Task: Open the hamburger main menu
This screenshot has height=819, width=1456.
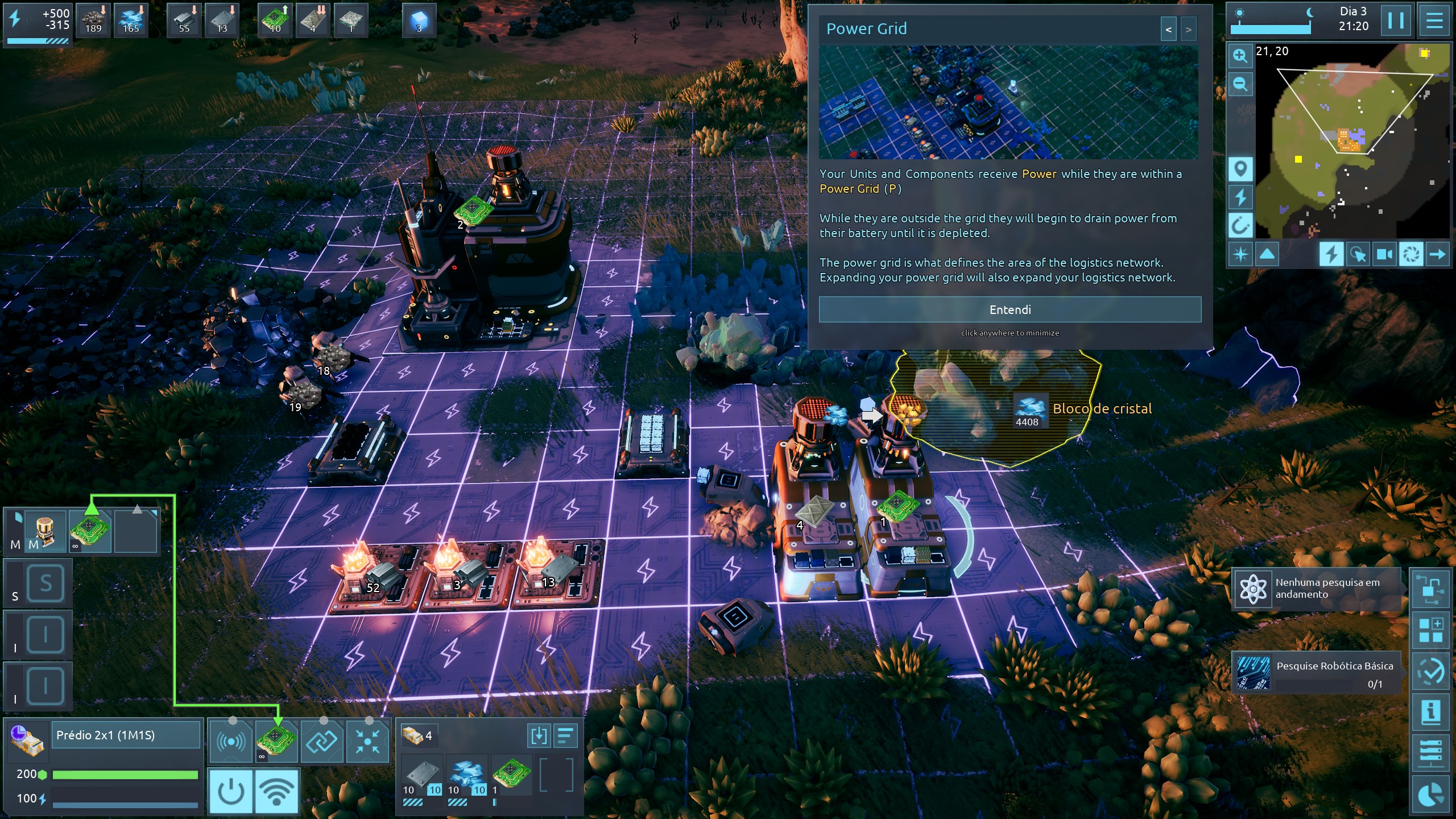Action: click(1434, 21)
